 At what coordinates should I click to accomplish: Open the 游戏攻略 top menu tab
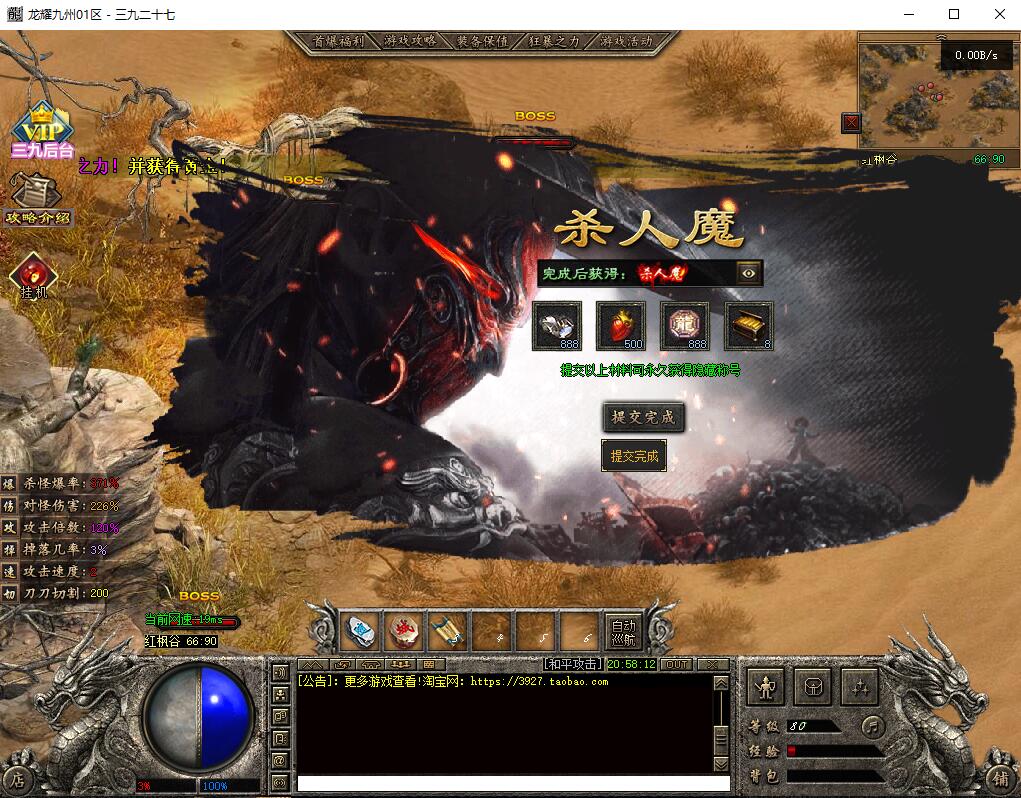409,42
